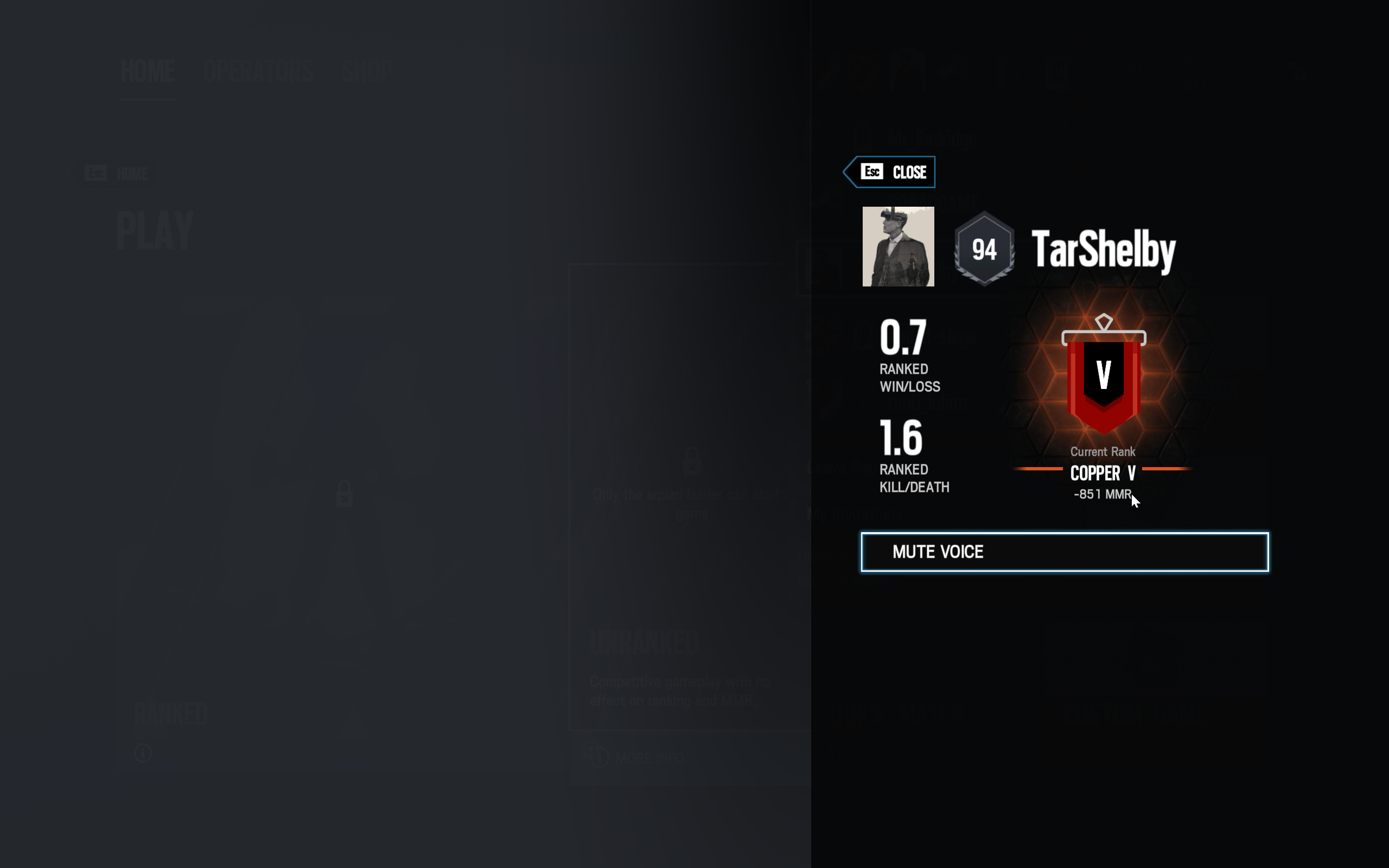Click TarShelby's profile avatar picture
The width and height of the screenshot is (1389, 868).
(899, 246)
